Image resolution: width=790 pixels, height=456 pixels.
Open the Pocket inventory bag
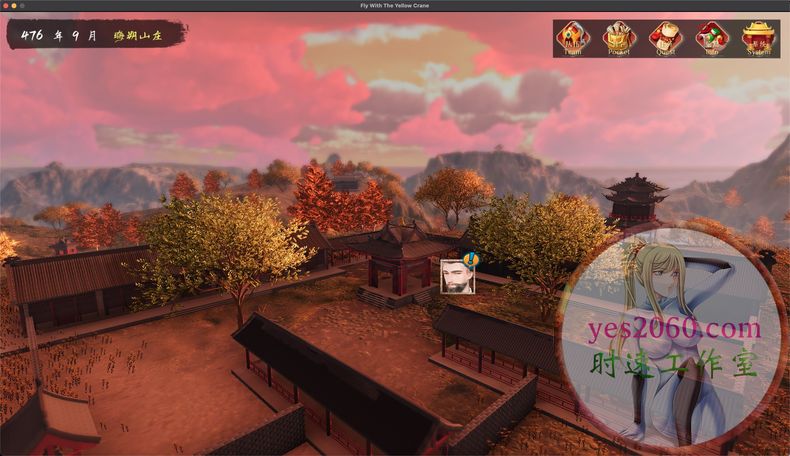pyautogui.click(x=619, y=38)
